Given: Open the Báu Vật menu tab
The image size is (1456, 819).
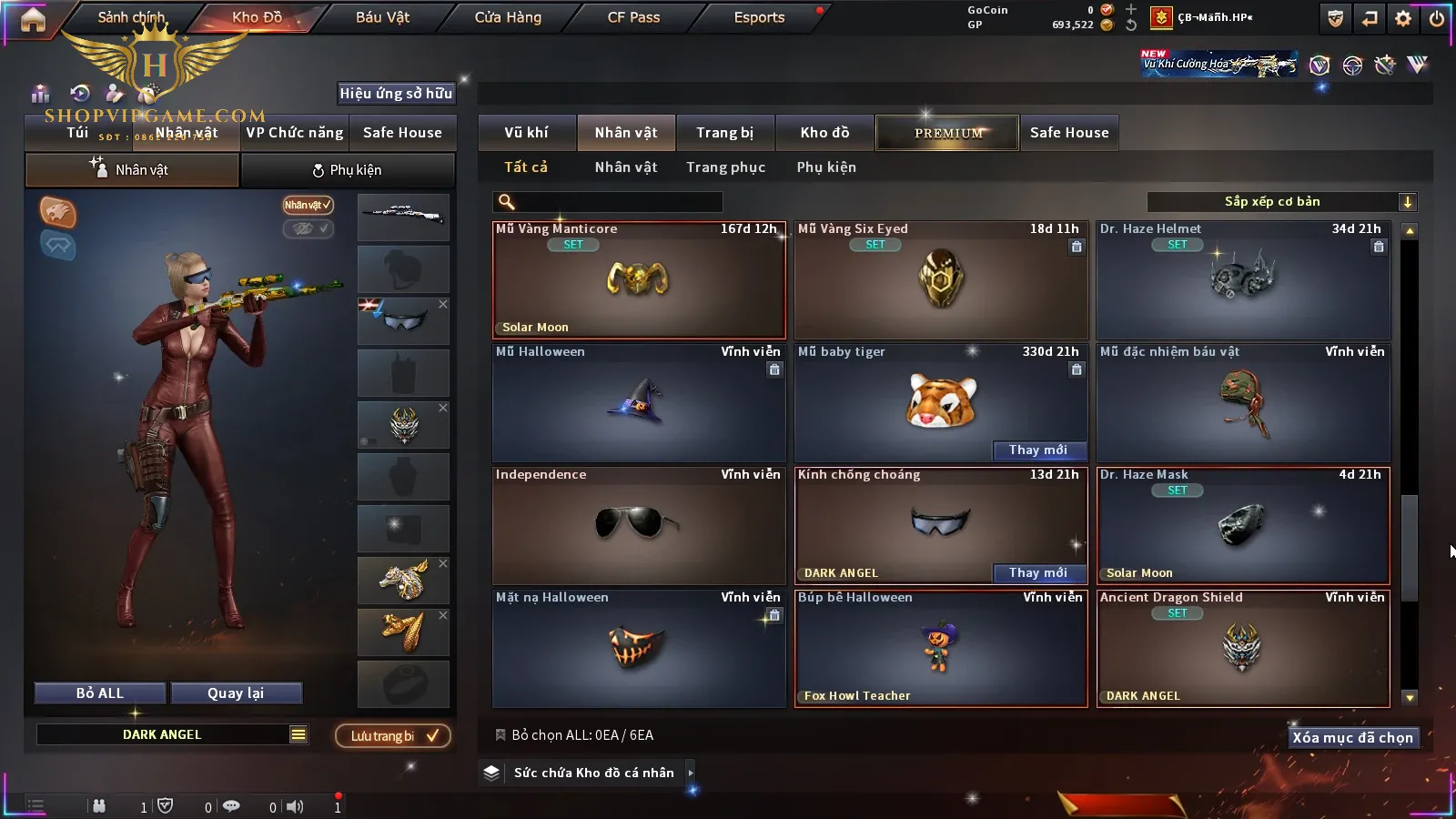Looking at the screenshot, I should click(382, 17).
